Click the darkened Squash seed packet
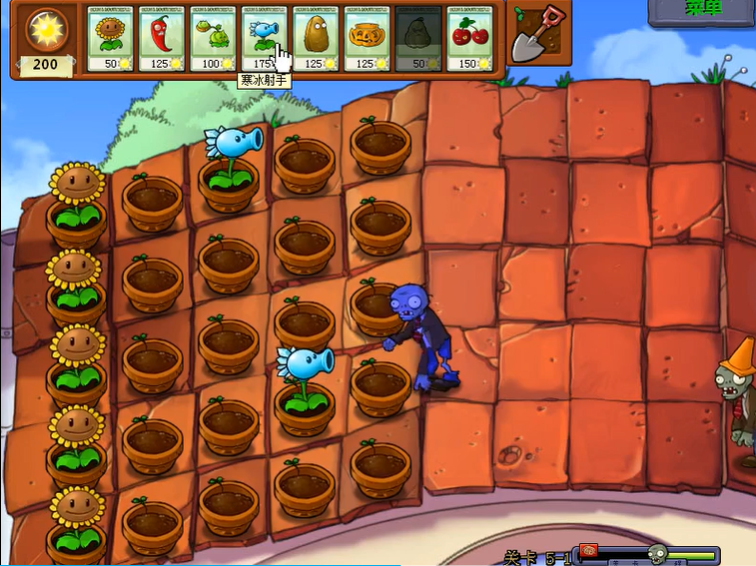 418,39
